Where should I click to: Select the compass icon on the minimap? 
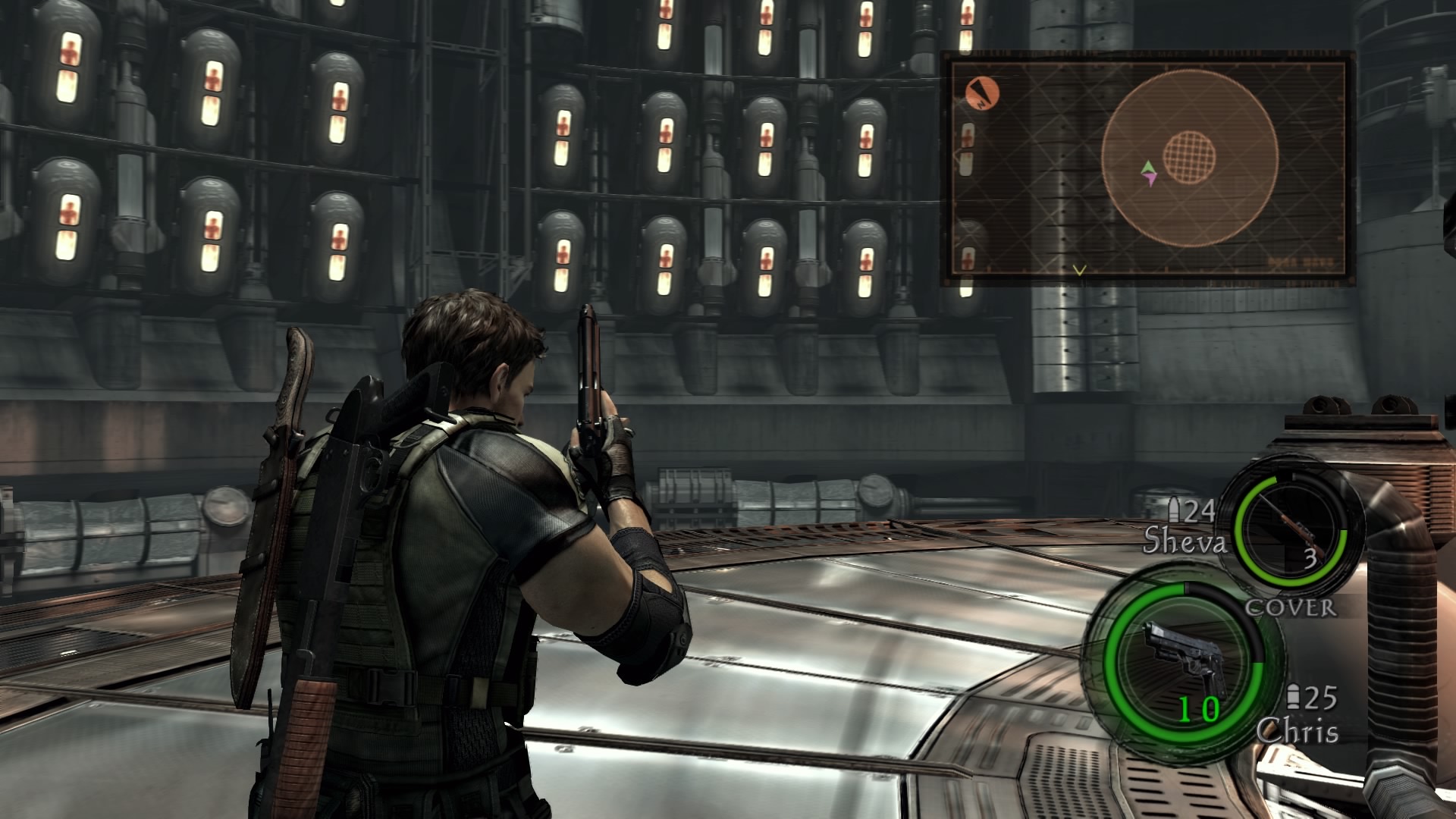click(982, 93)
